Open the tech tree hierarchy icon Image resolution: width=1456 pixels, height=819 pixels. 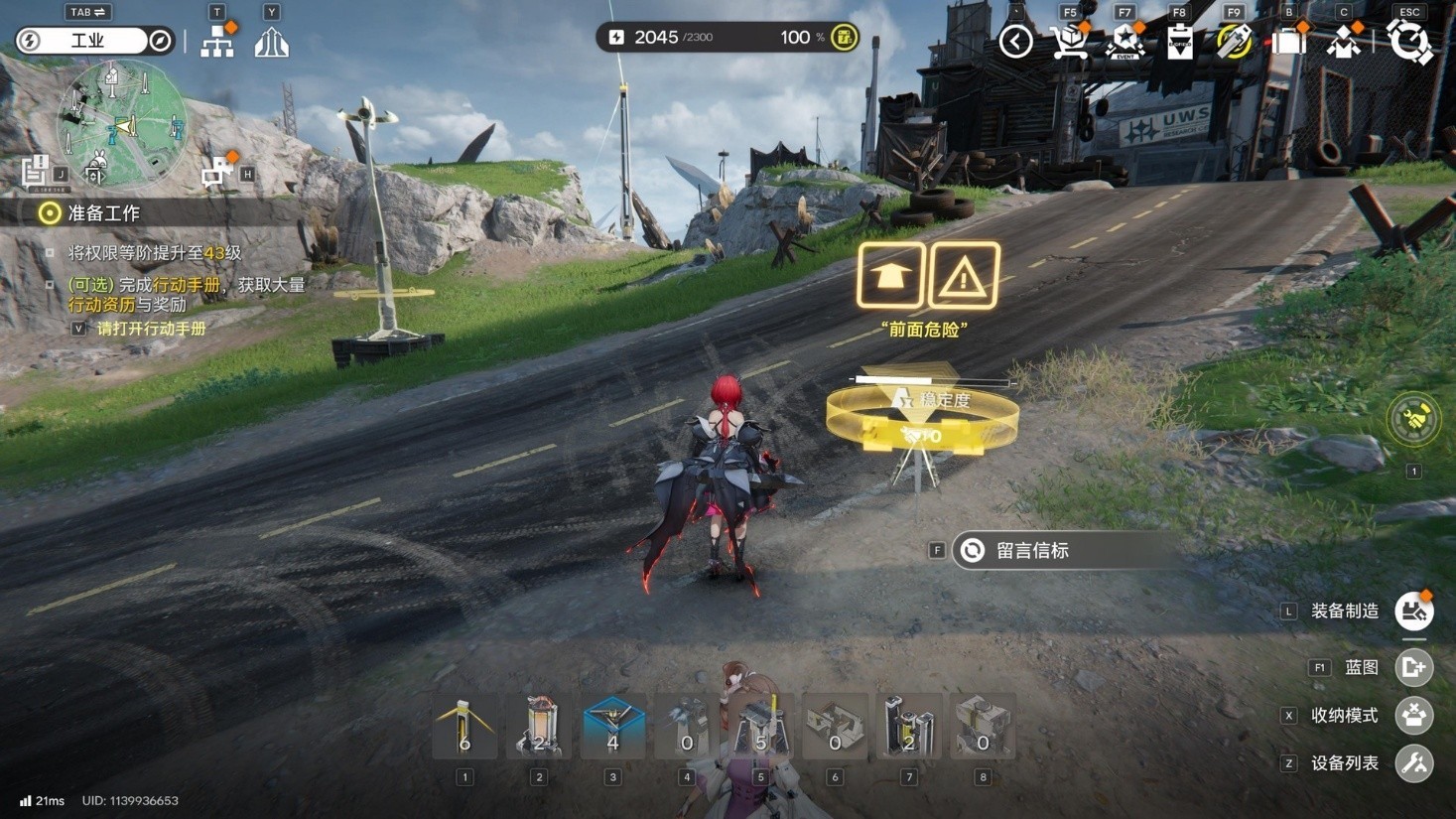pyautogui.click(x=217, y=42)
